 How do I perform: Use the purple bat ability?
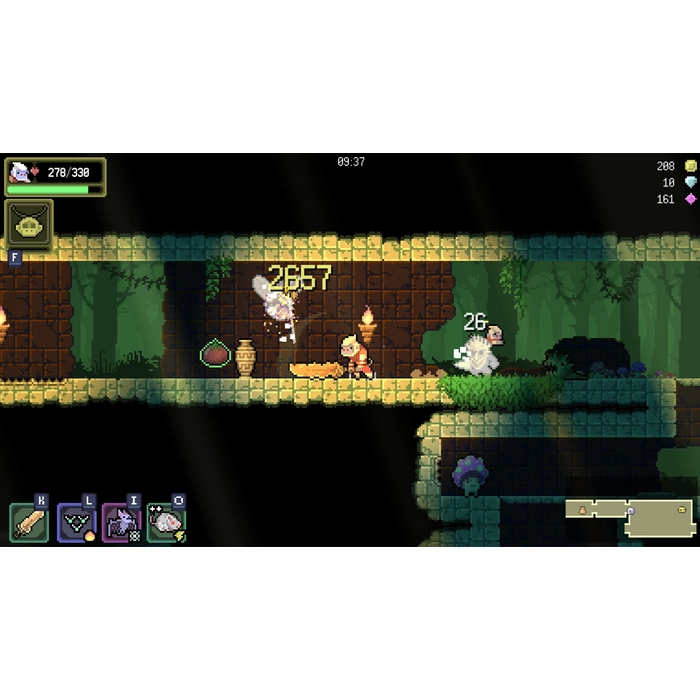coord(121,522)
